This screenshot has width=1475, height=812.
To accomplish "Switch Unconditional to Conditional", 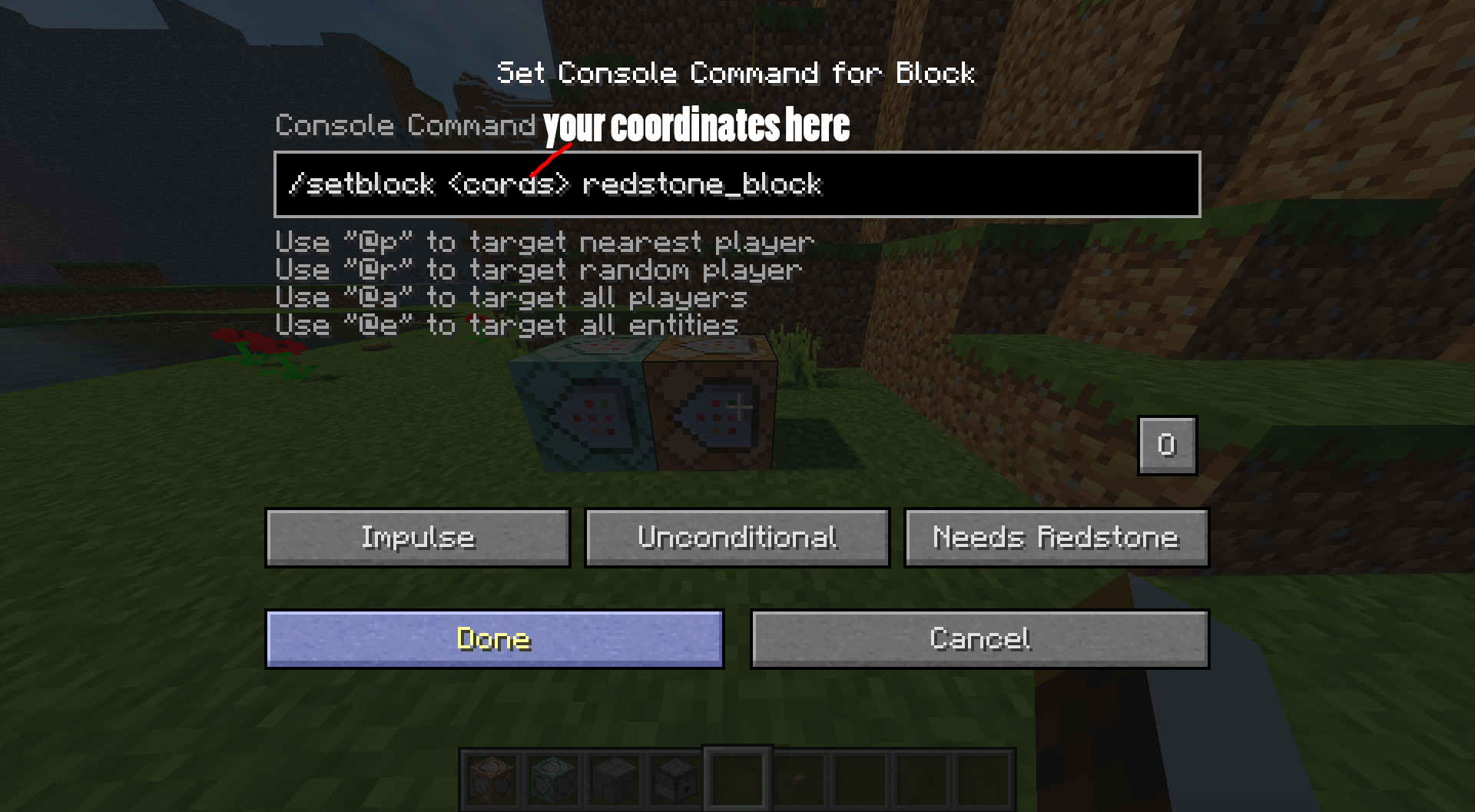I will (x=736, y=537).
